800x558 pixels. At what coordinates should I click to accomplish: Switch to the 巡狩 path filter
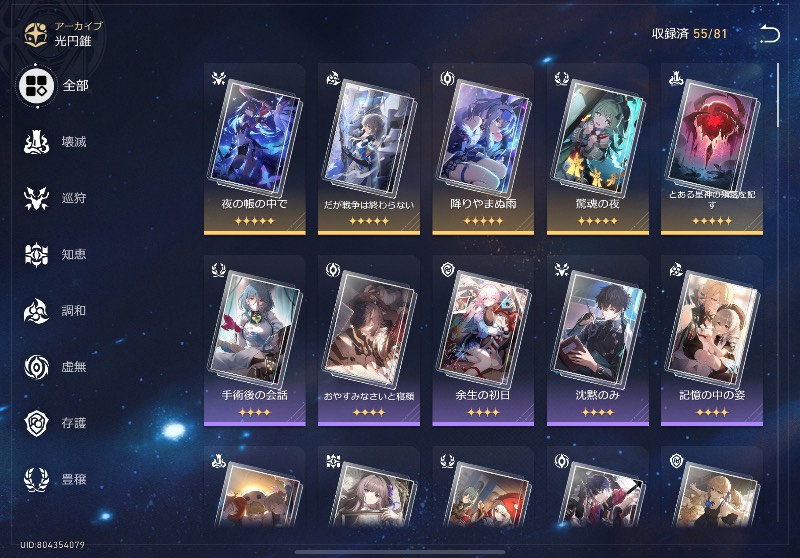[x=57, y=198]
